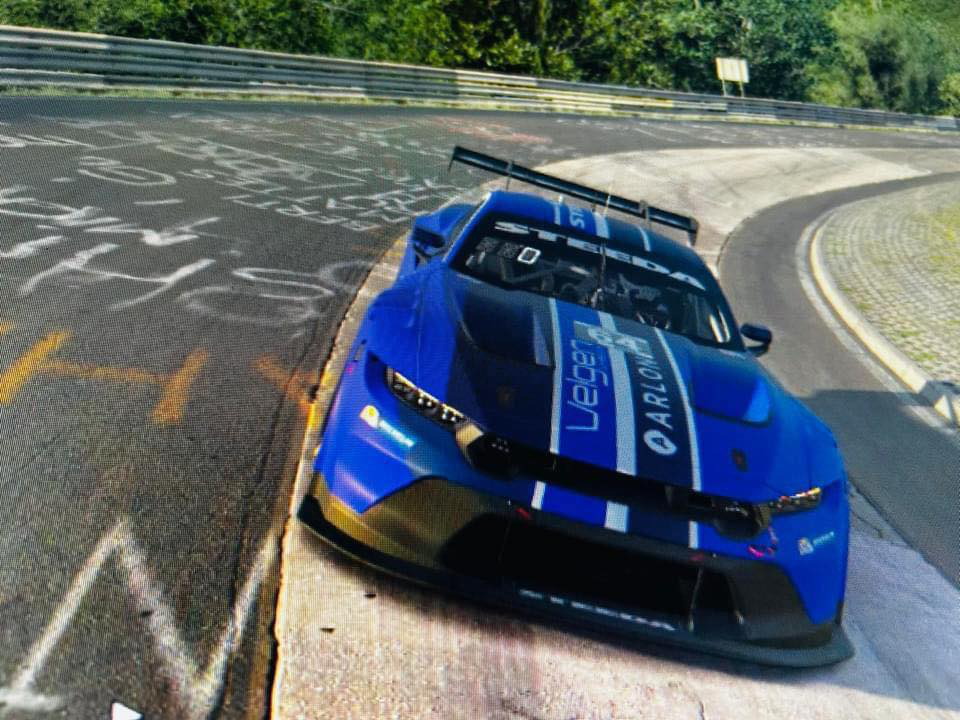Image resolution: width=960 pixels, height=720 pixels.
Task: Click the white play triangle icon
Action: pyautogui.click(x=124, y=711)
